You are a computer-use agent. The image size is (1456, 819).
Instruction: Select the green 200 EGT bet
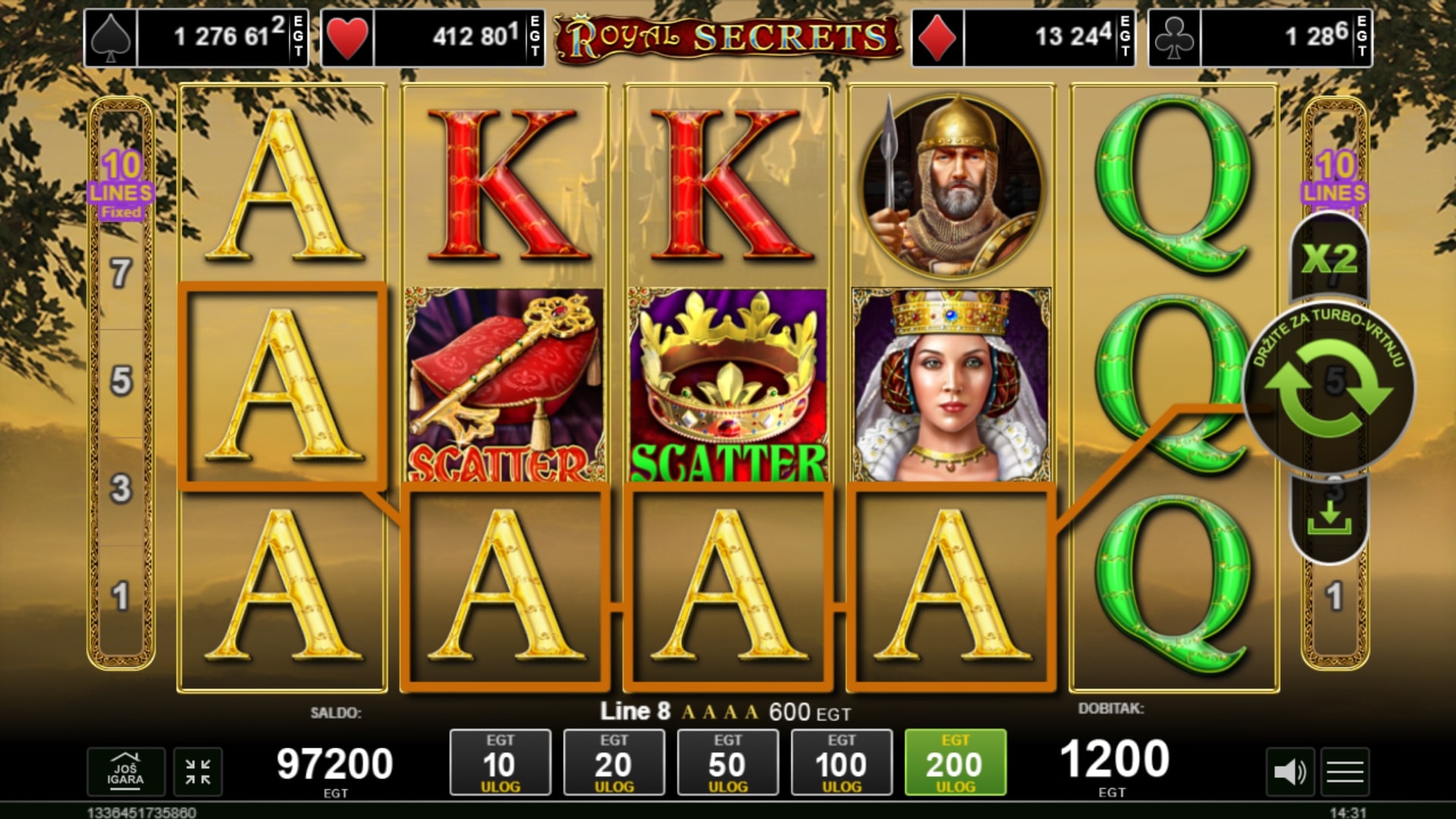[x=955, y=763]
